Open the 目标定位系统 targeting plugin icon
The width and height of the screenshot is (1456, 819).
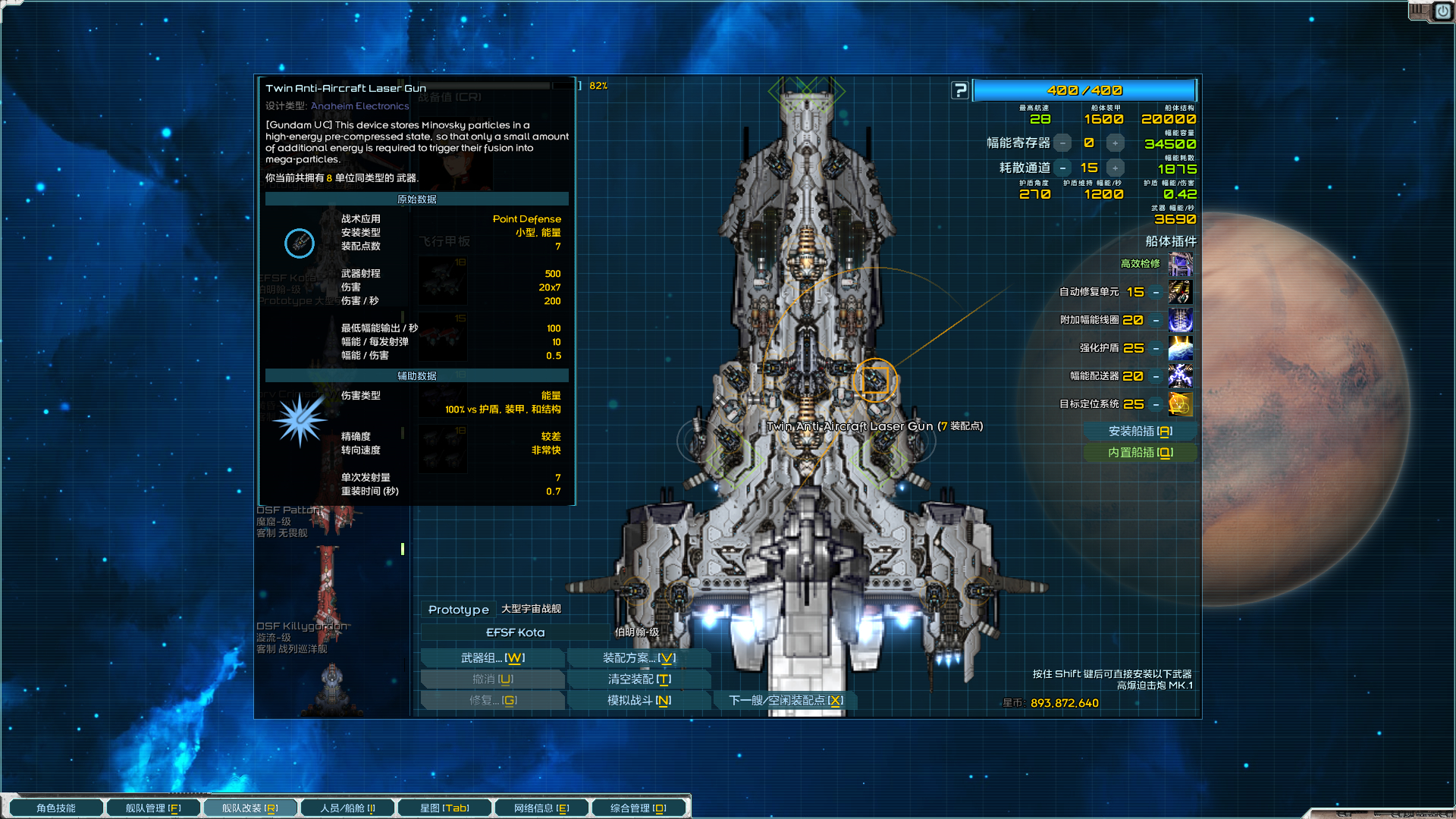click(1180, 405)
